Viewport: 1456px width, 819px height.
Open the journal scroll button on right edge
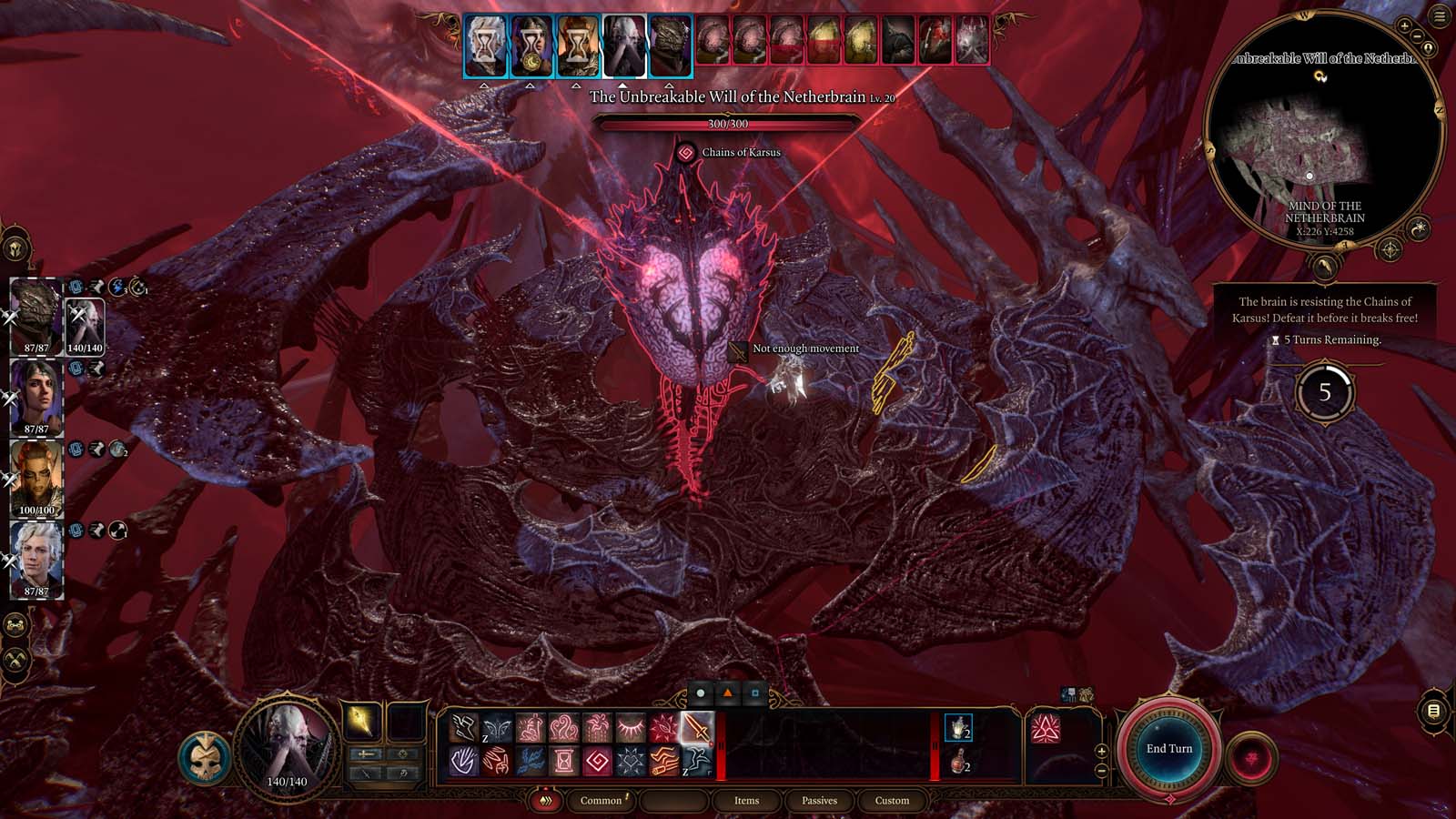(x=1433, y=711)
